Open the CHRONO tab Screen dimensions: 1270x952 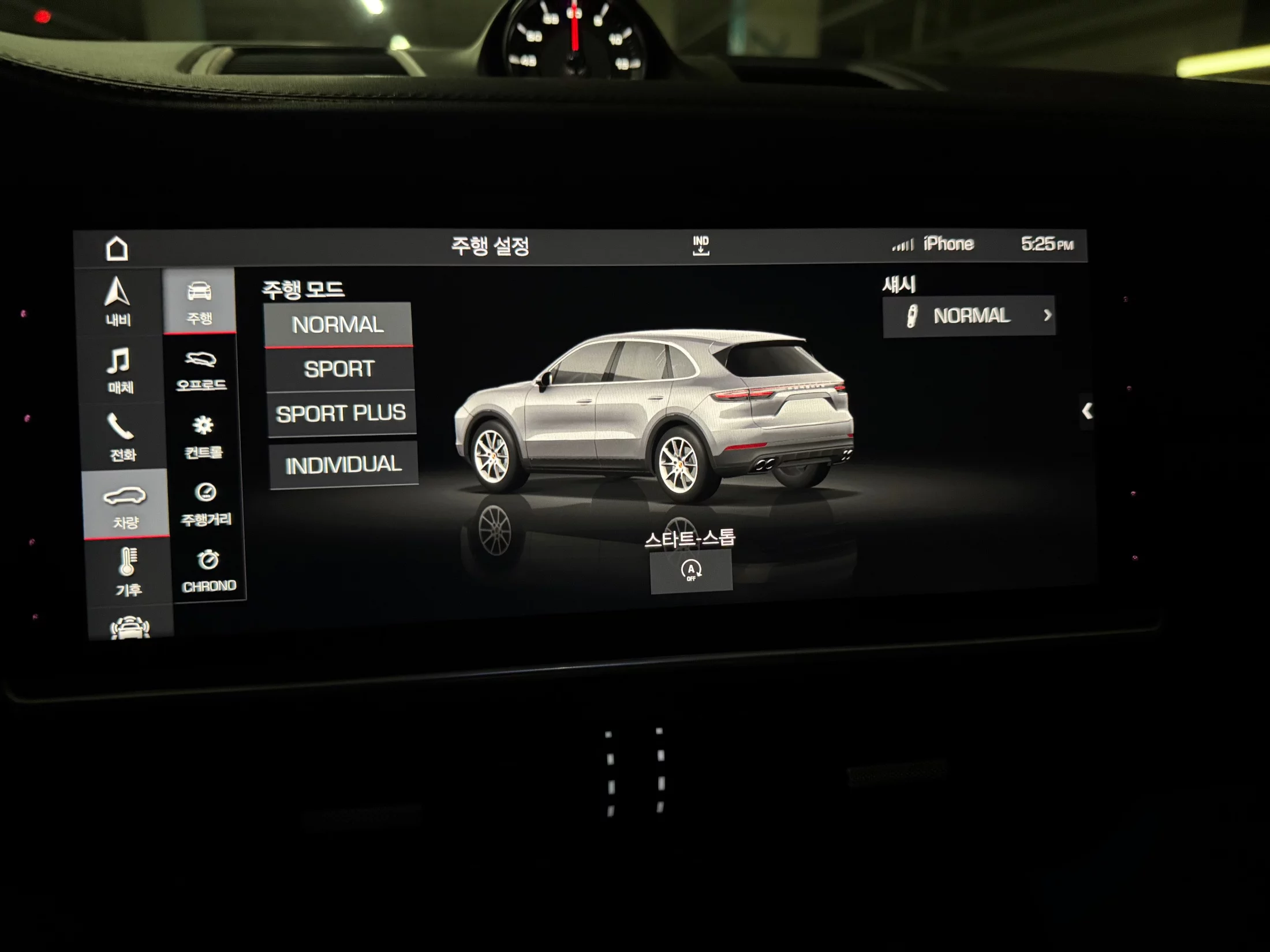point(208,570)
